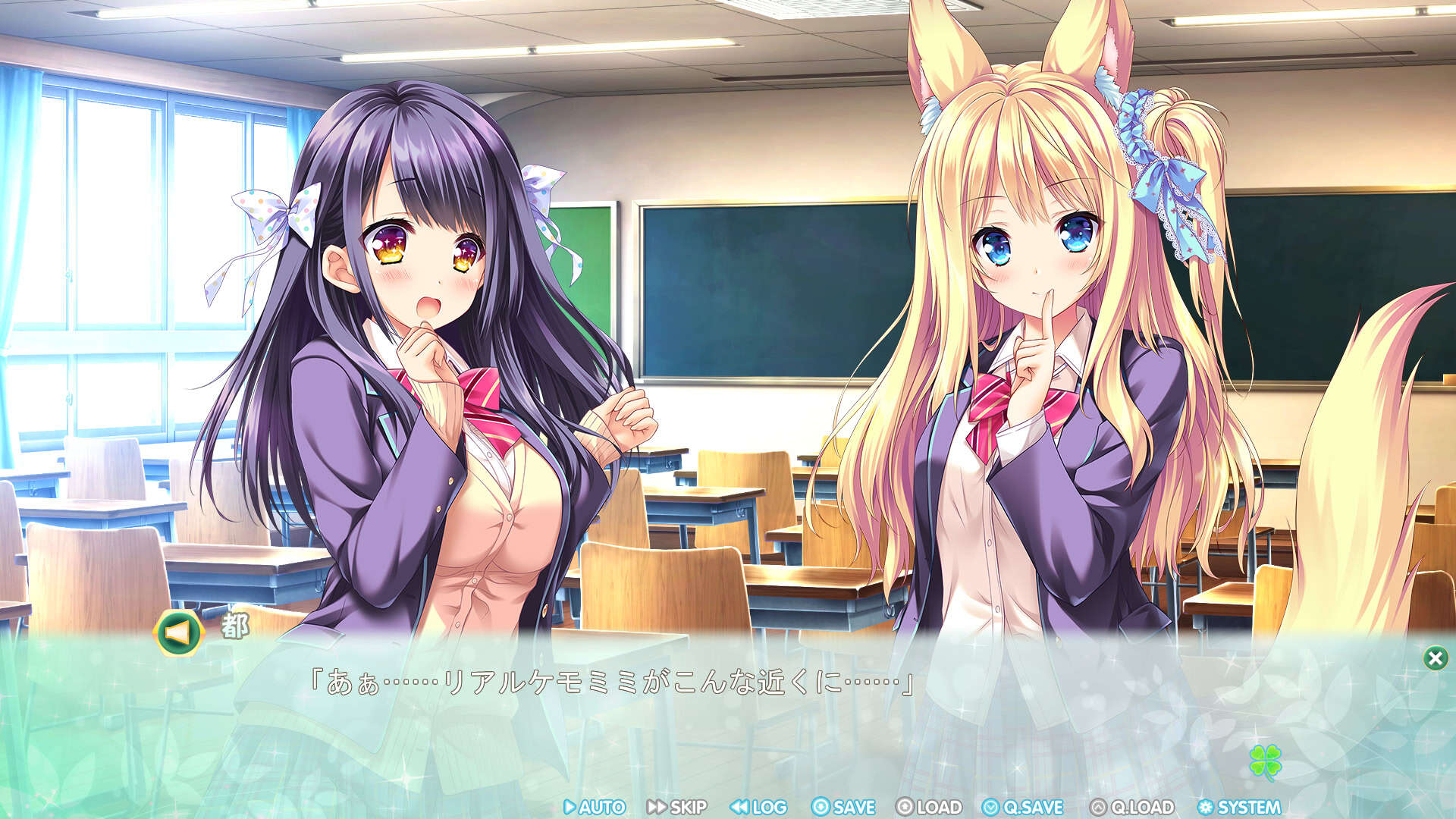Click the green four-leaf clover icon
Image resolution: width=1456 pixels, height=819 pixels.
coord(1265,761)
